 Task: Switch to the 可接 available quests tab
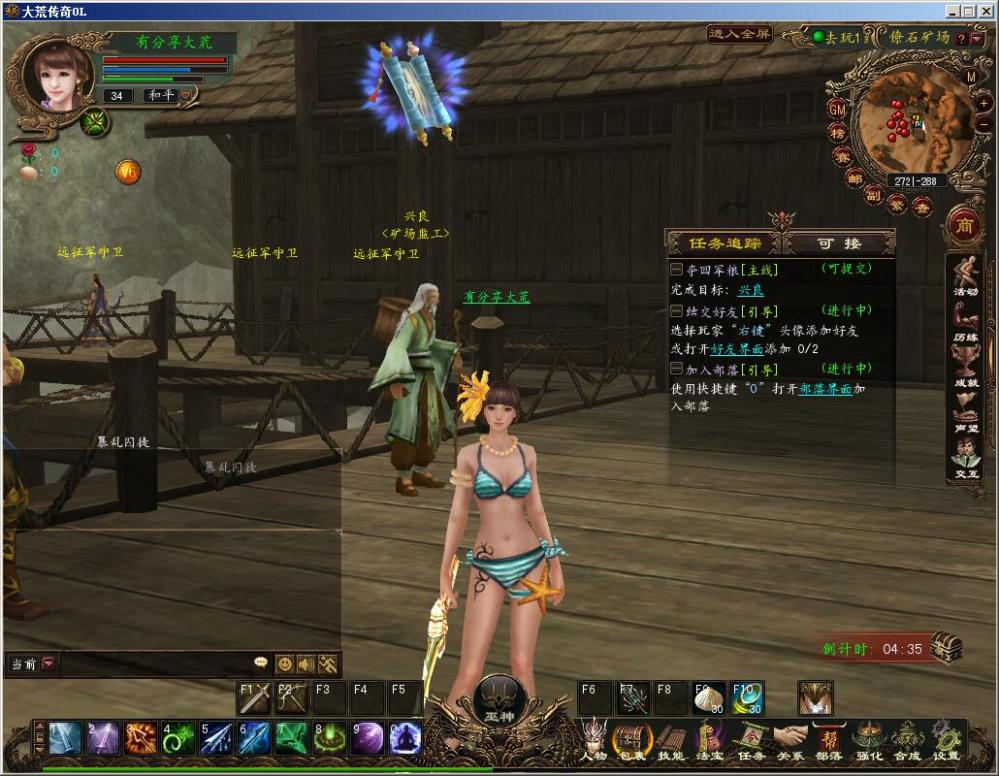(x=838, y=243)
